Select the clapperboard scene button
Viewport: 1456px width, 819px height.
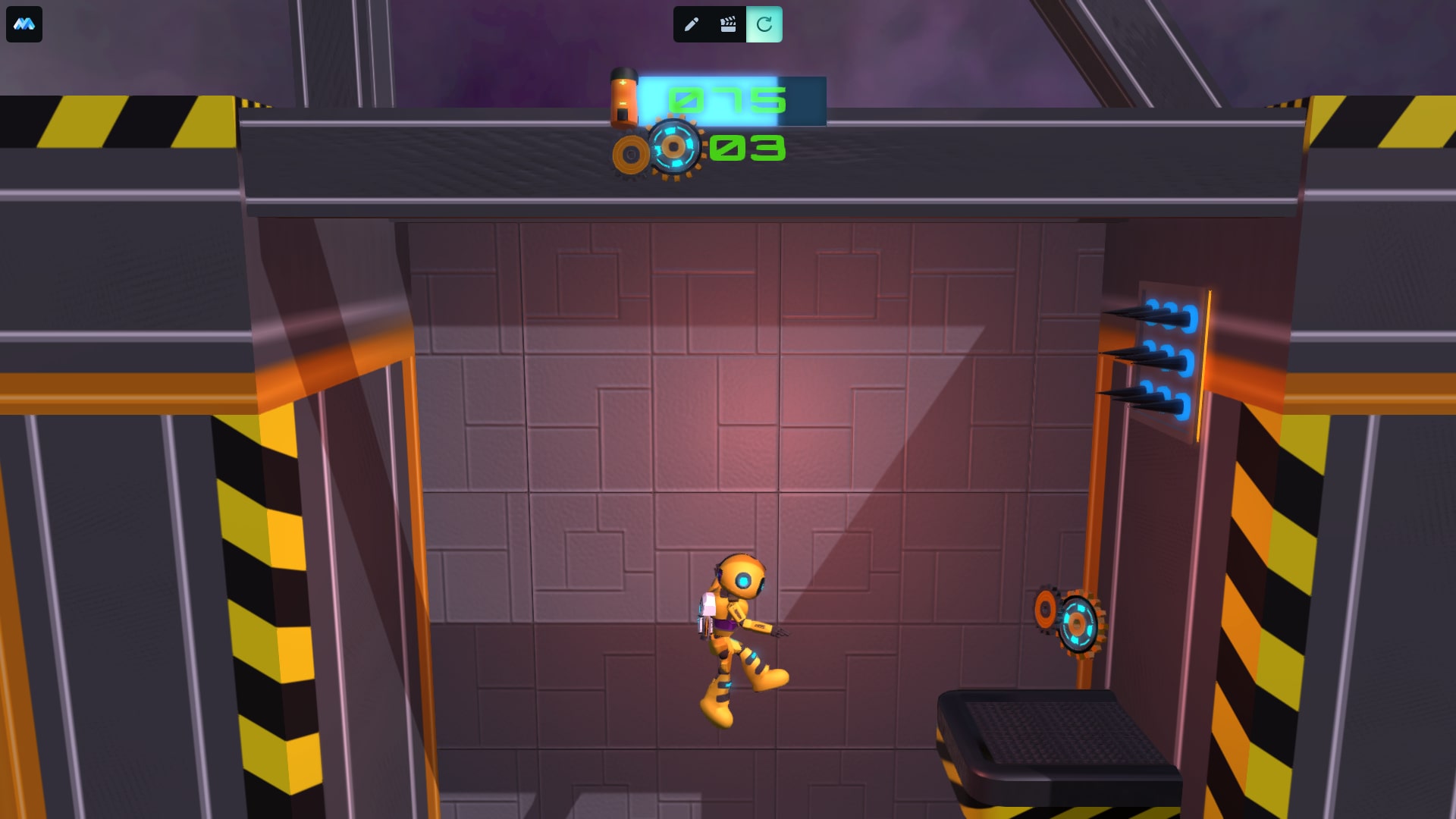(728, 24)
